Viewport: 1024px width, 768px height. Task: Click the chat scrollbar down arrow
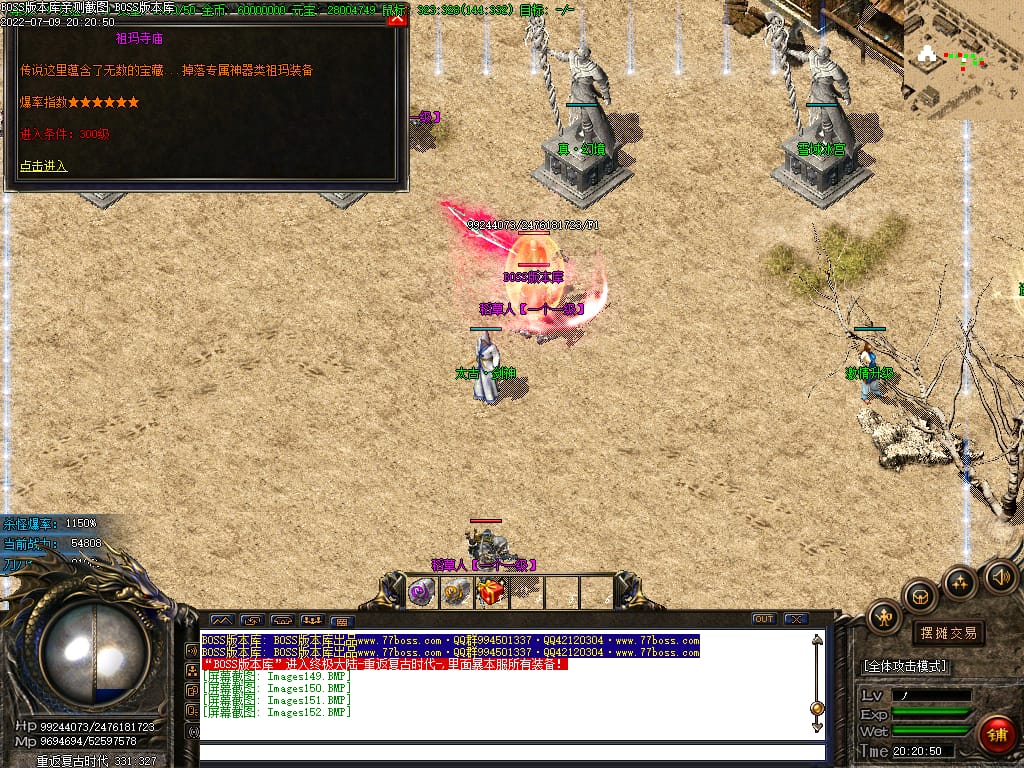[817, 729]
